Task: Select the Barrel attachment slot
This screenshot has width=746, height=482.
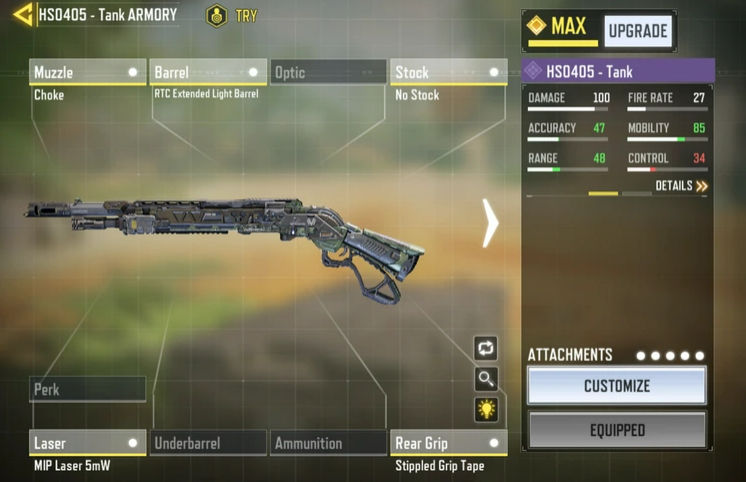Action: coord(208,72)
